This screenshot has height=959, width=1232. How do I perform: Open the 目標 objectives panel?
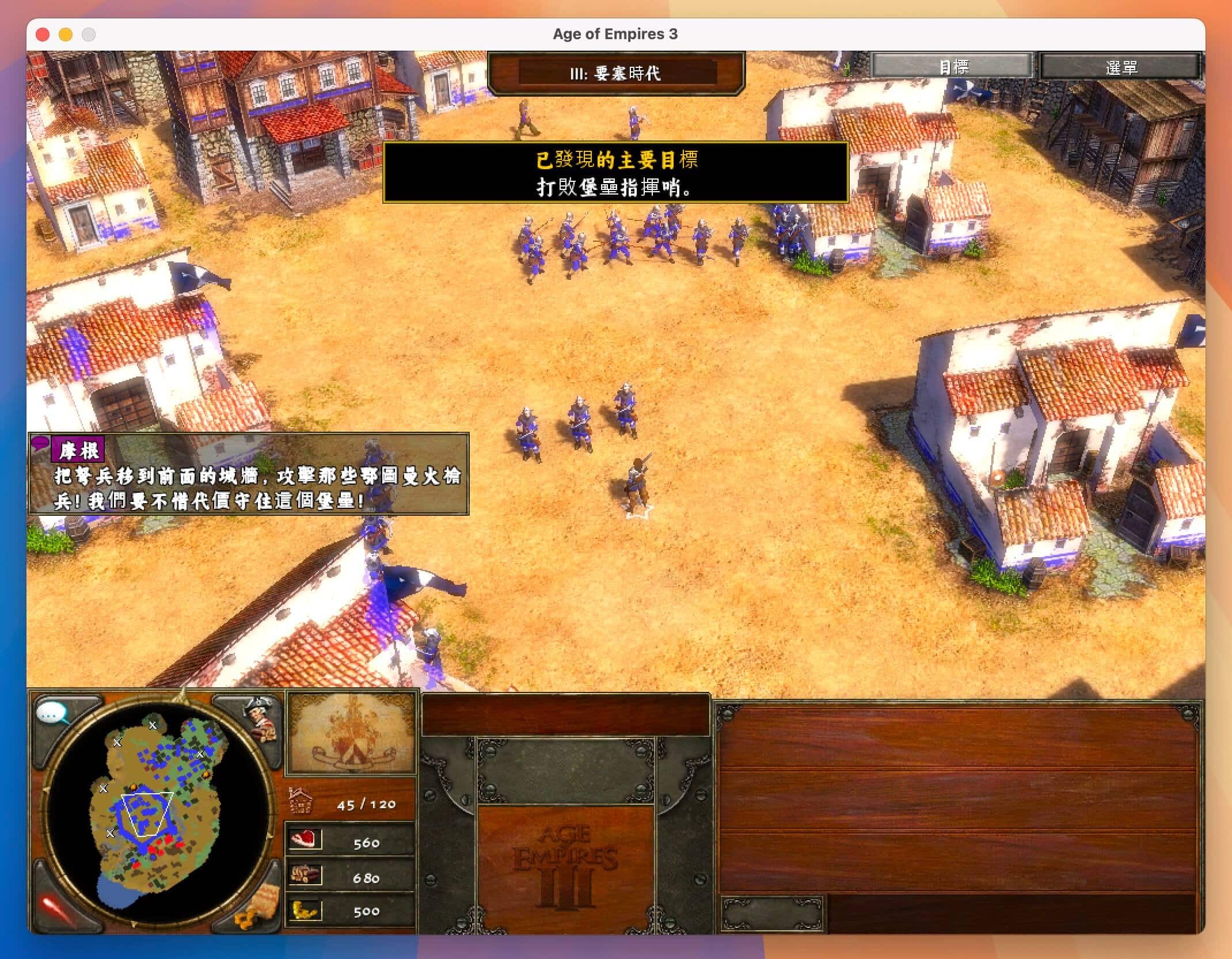(953, 67)
